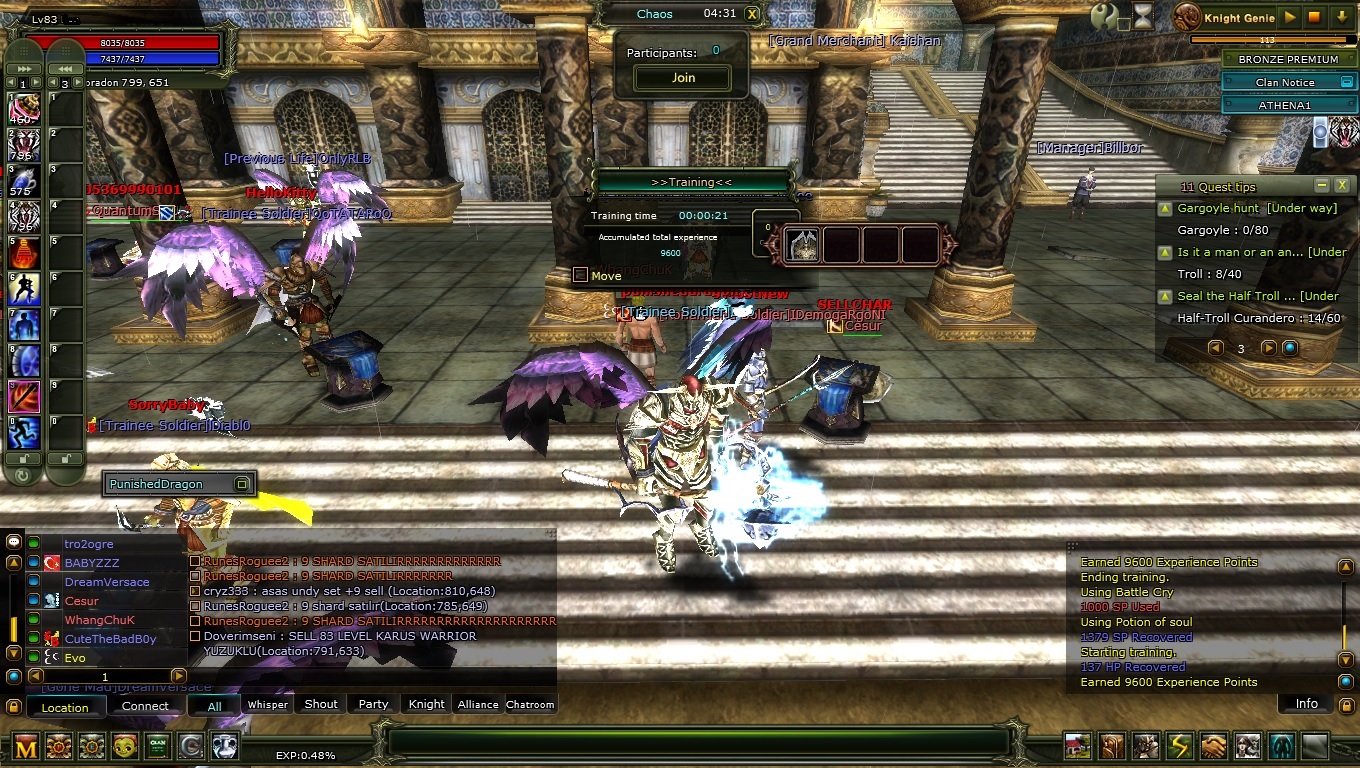Select the Alliance chat tab
The image size is (1360, 768).
coord(478,705)
